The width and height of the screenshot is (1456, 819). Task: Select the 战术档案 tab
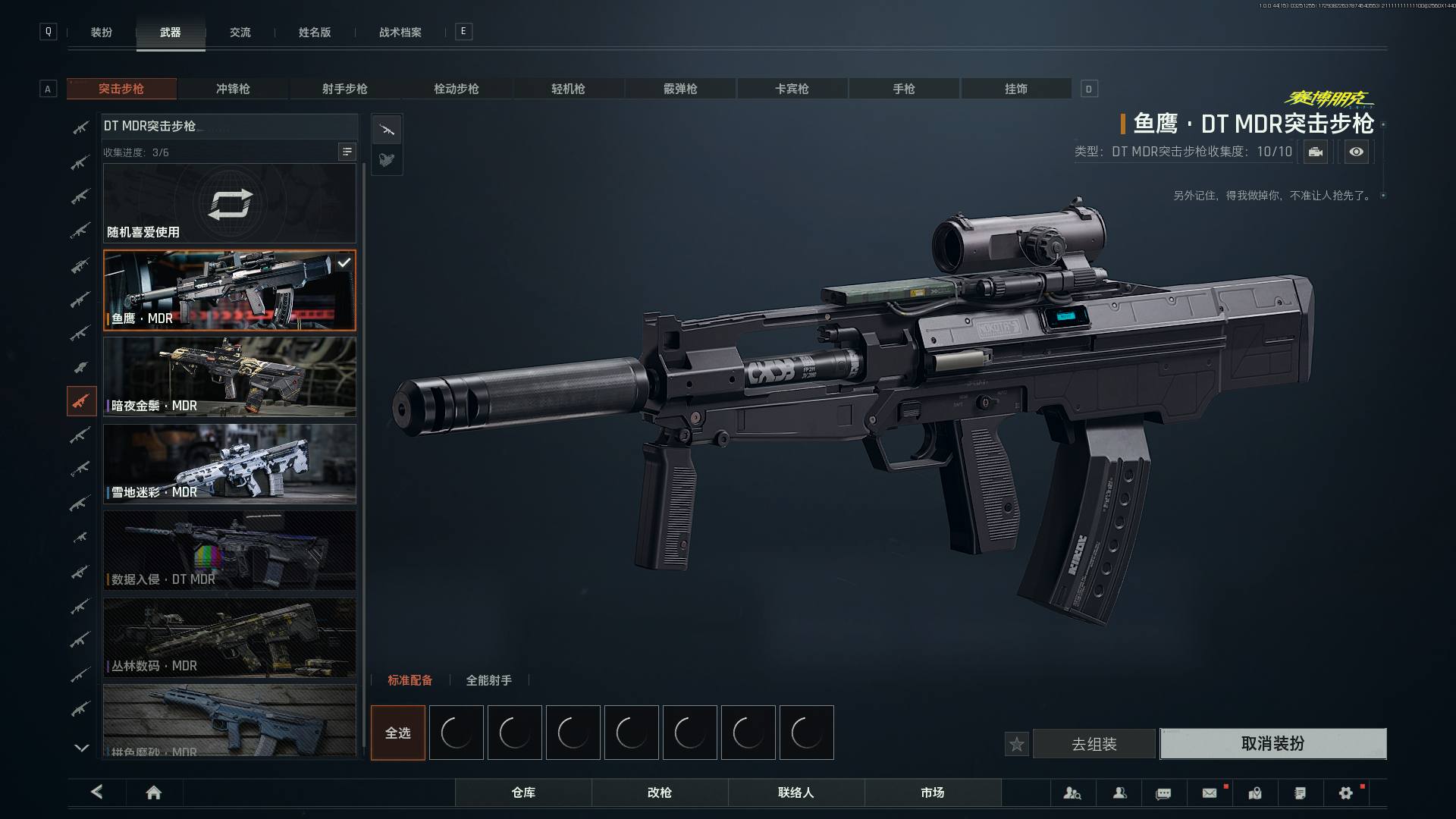[400, 33]
